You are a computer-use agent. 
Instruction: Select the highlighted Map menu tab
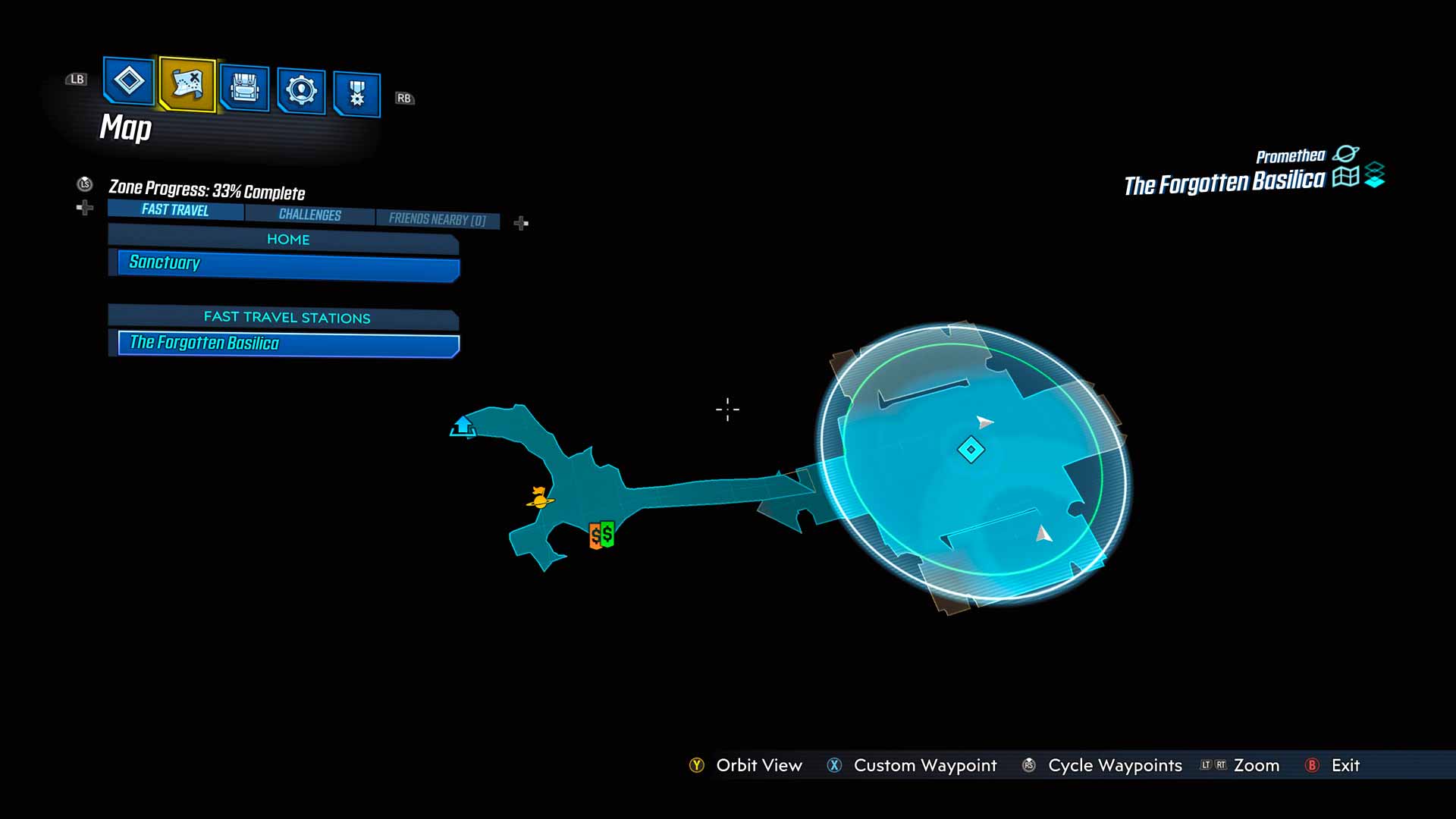187,83
